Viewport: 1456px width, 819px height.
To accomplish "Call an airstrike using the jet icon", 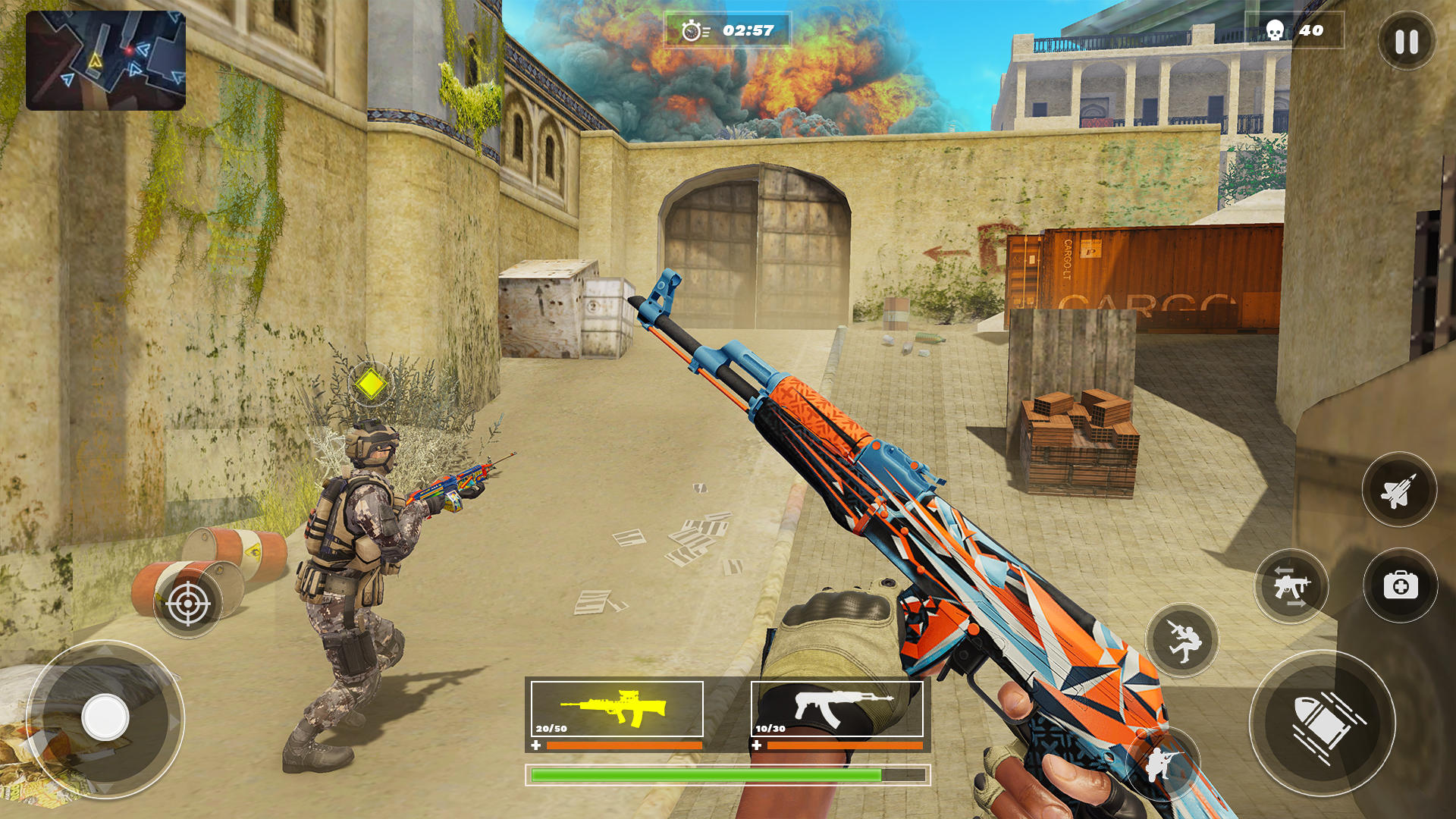I will point(1399,489).
